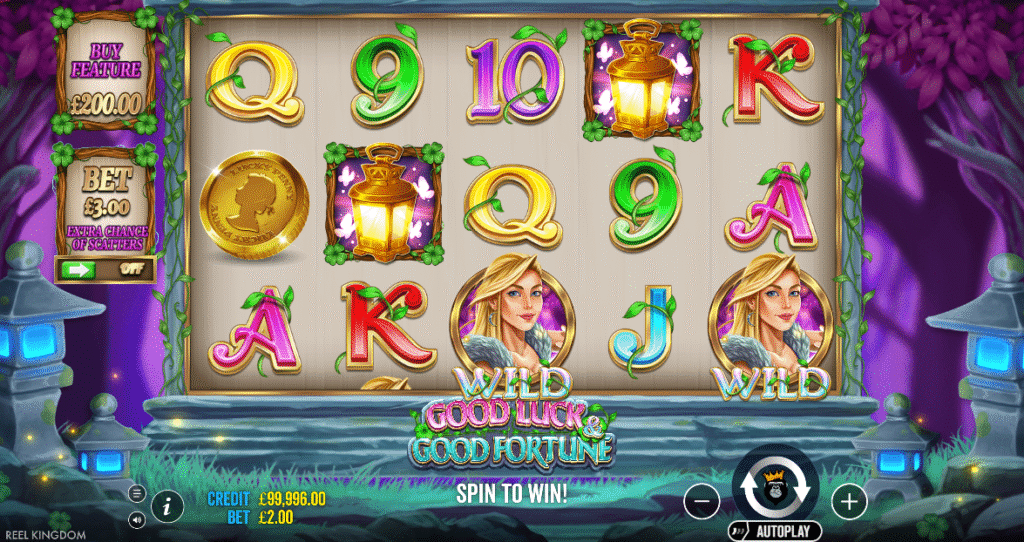
Task: Toggle the extra chance of scatters switch
Action: click(x=105, y=268)
